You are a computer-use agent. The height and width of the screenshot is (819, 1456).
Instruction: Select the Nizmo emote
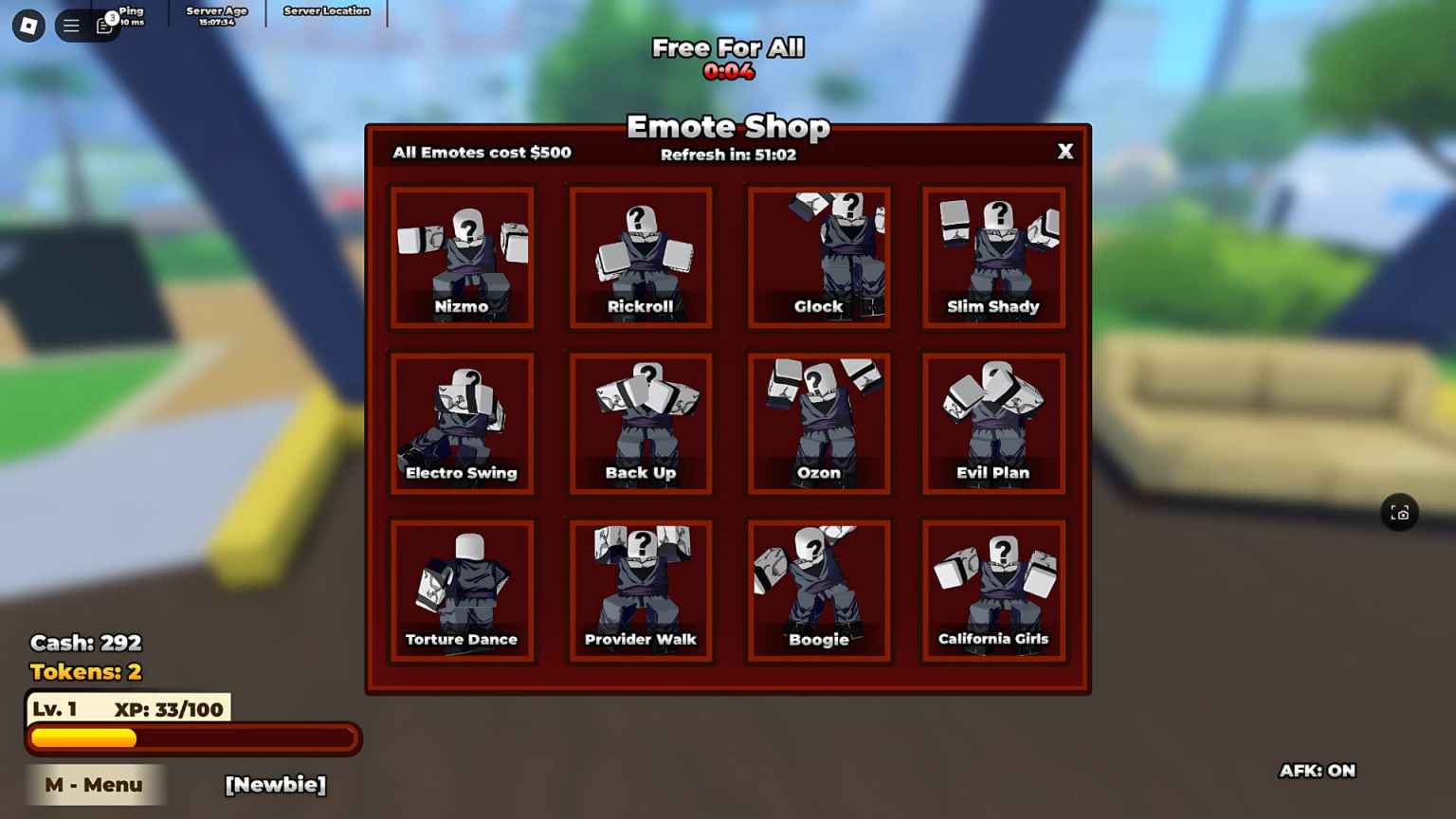(463, 257)
